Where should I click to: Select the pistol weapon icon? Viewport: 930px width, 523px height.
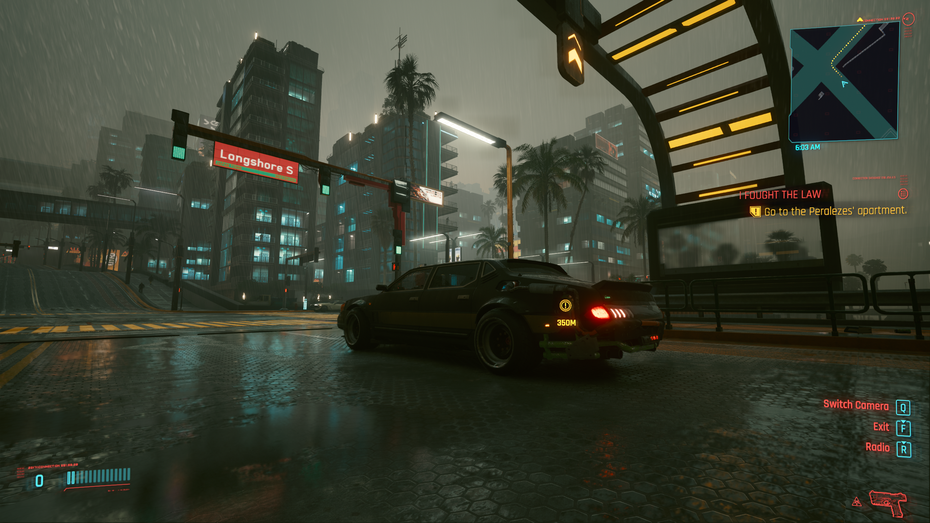(x=887, y=501)
